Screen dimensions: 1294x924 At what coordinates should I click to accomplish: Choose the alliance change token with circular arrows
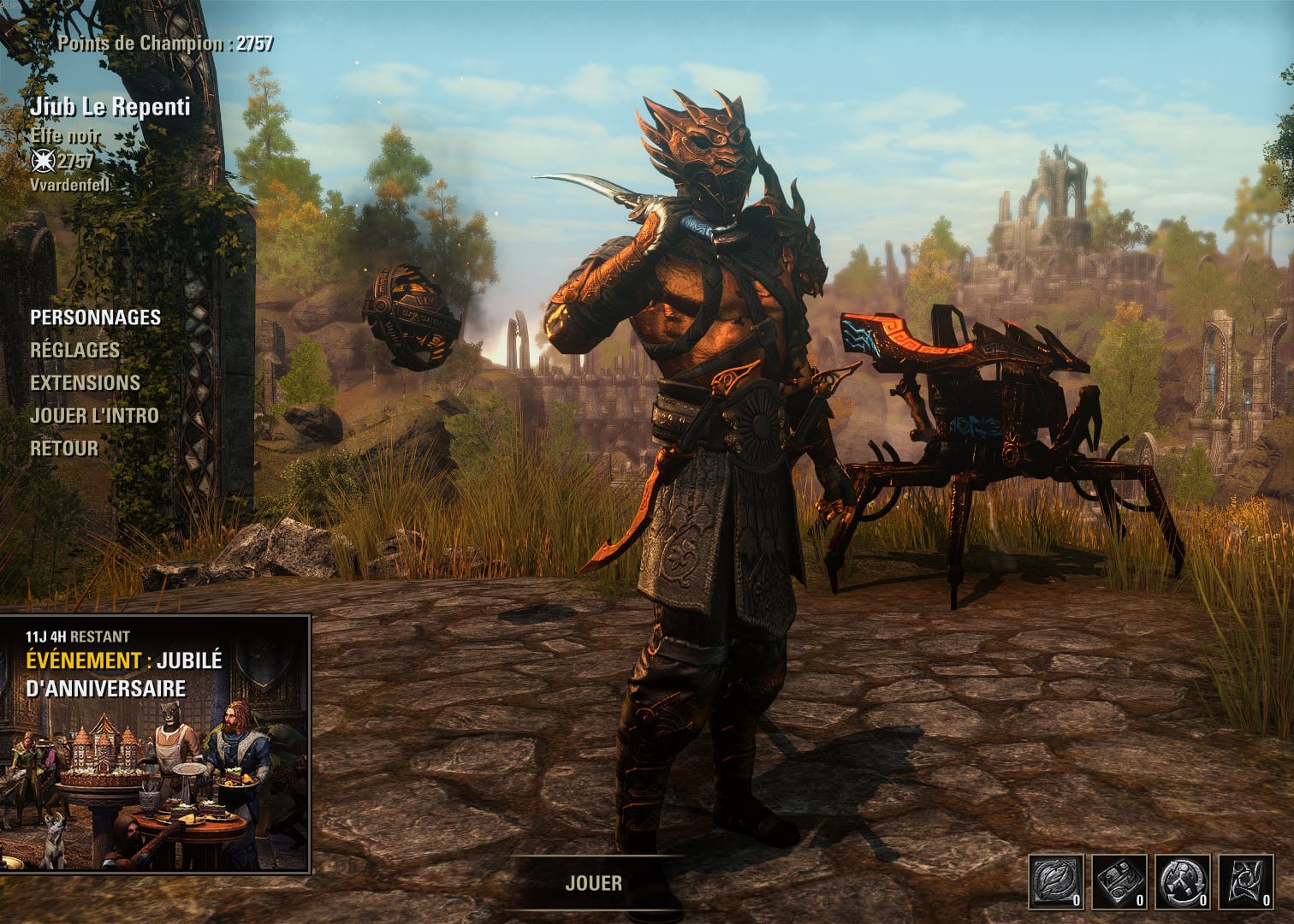[x=1183, y=882]
